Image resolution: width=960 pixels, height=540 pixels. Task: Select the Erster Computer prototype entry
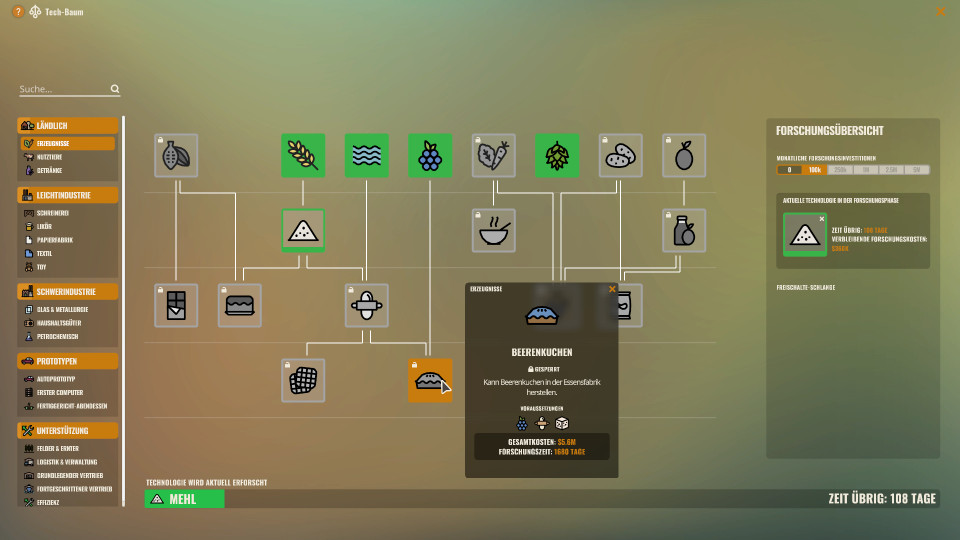(x=64, y=392)
